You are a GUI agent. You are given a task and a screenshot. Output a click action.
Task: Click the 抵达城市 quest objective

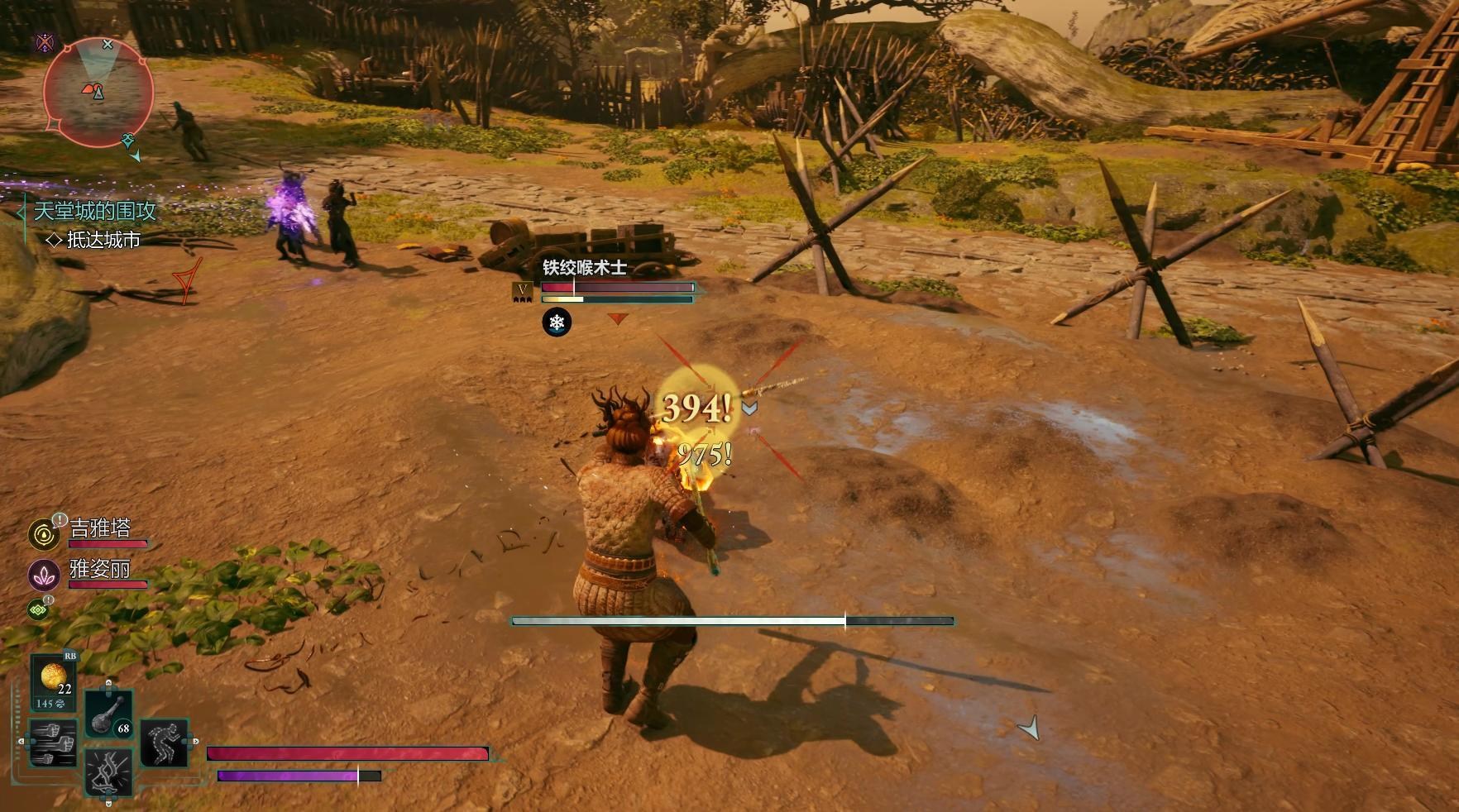click(x=103, y=240)
